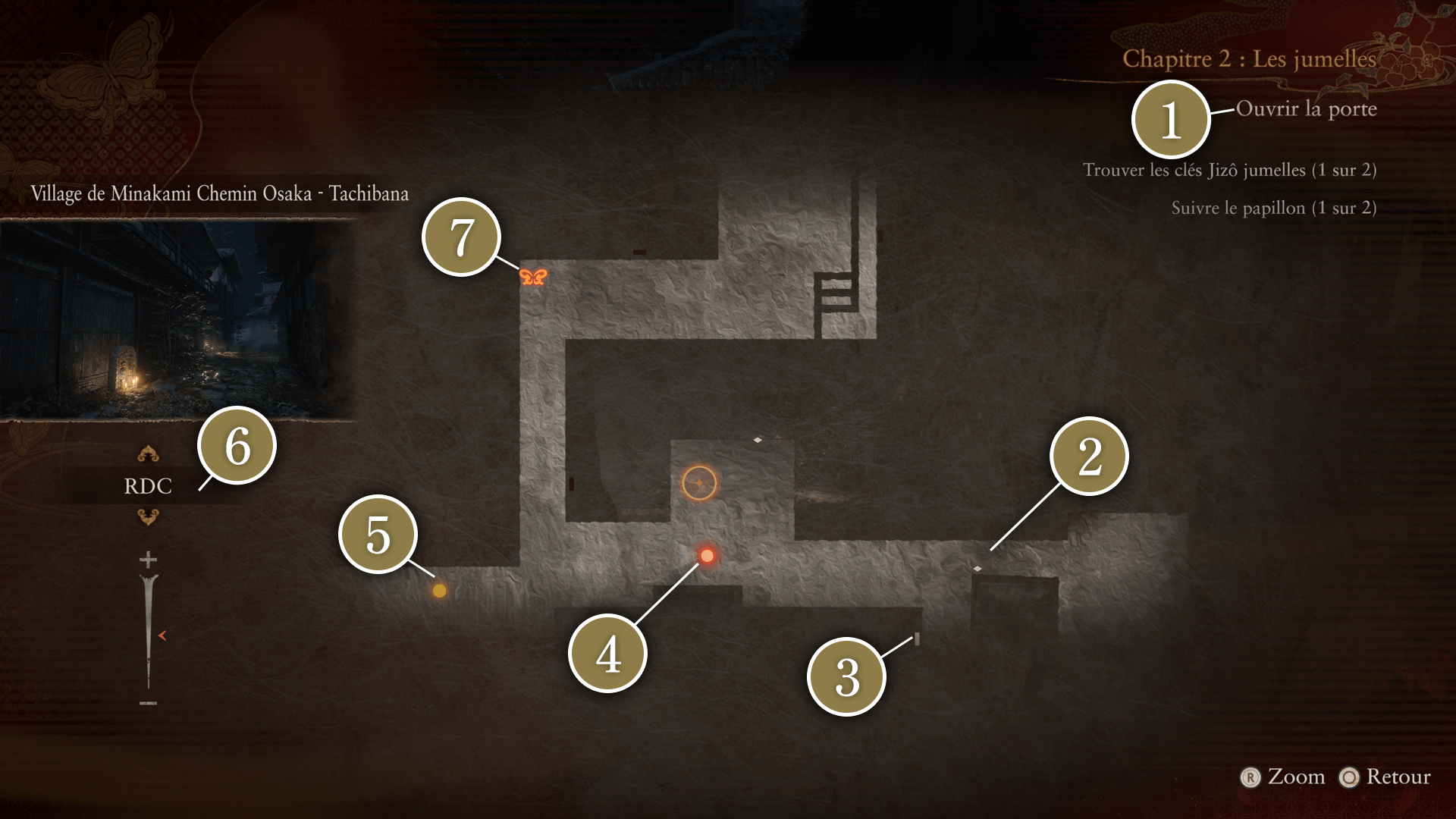This screenshot has width=1456, height=819.
Task: Open the Minakami village location thumbnail
Action: (178, 320)
